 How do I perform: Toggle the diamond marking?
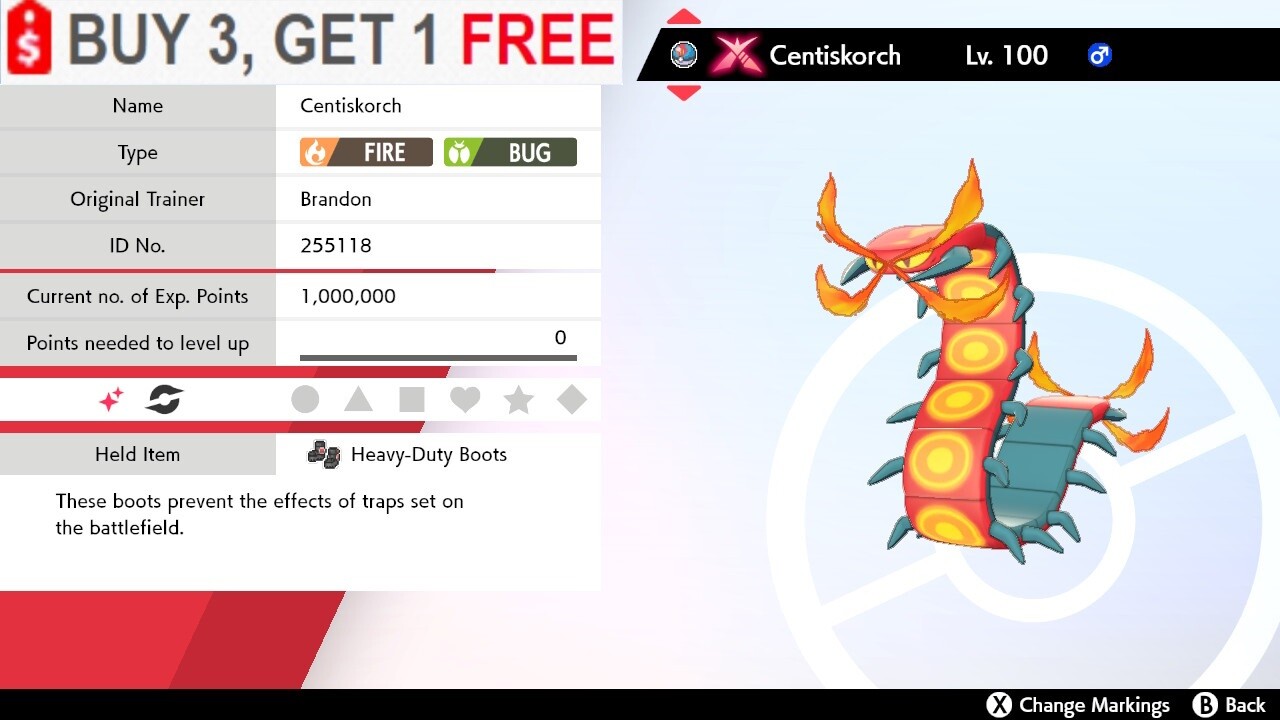point(571,400)
